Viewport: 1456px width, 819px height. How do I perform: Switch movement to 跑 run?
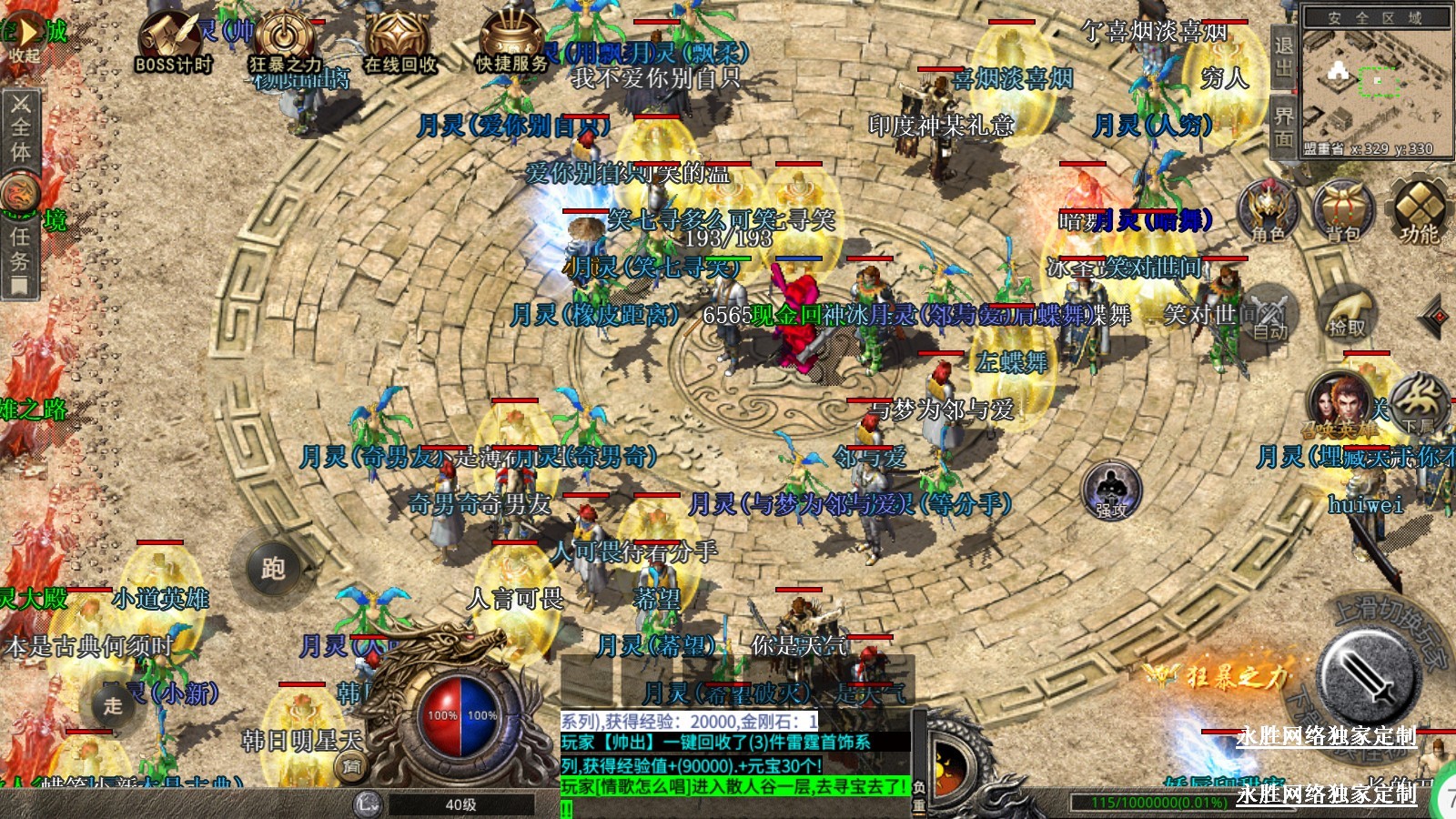[x=273, y=568]
